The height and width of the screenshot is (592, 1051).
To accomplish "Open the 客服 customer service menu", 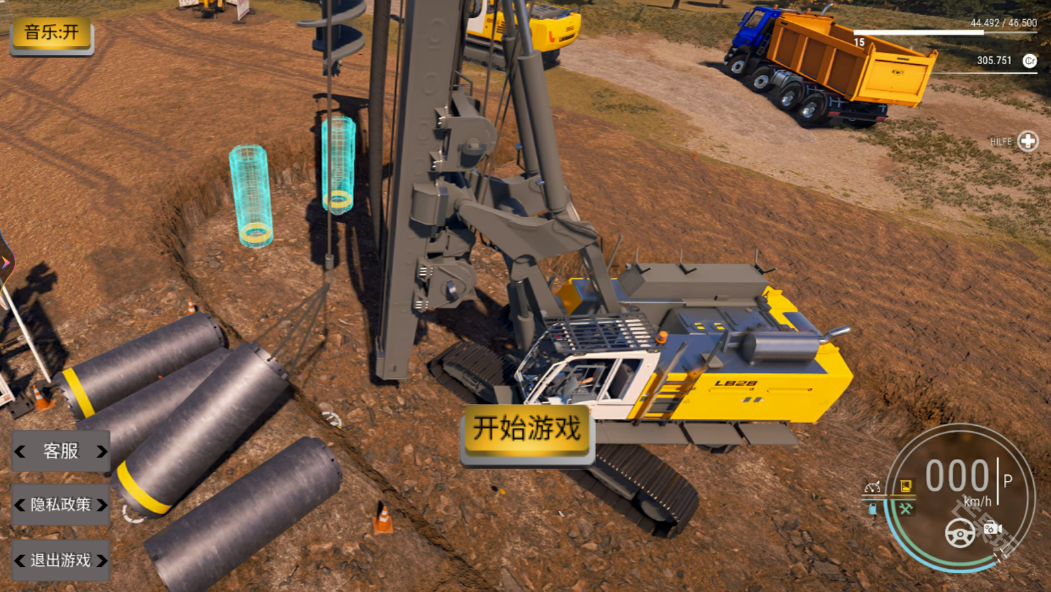I will (x=61, y=451).
